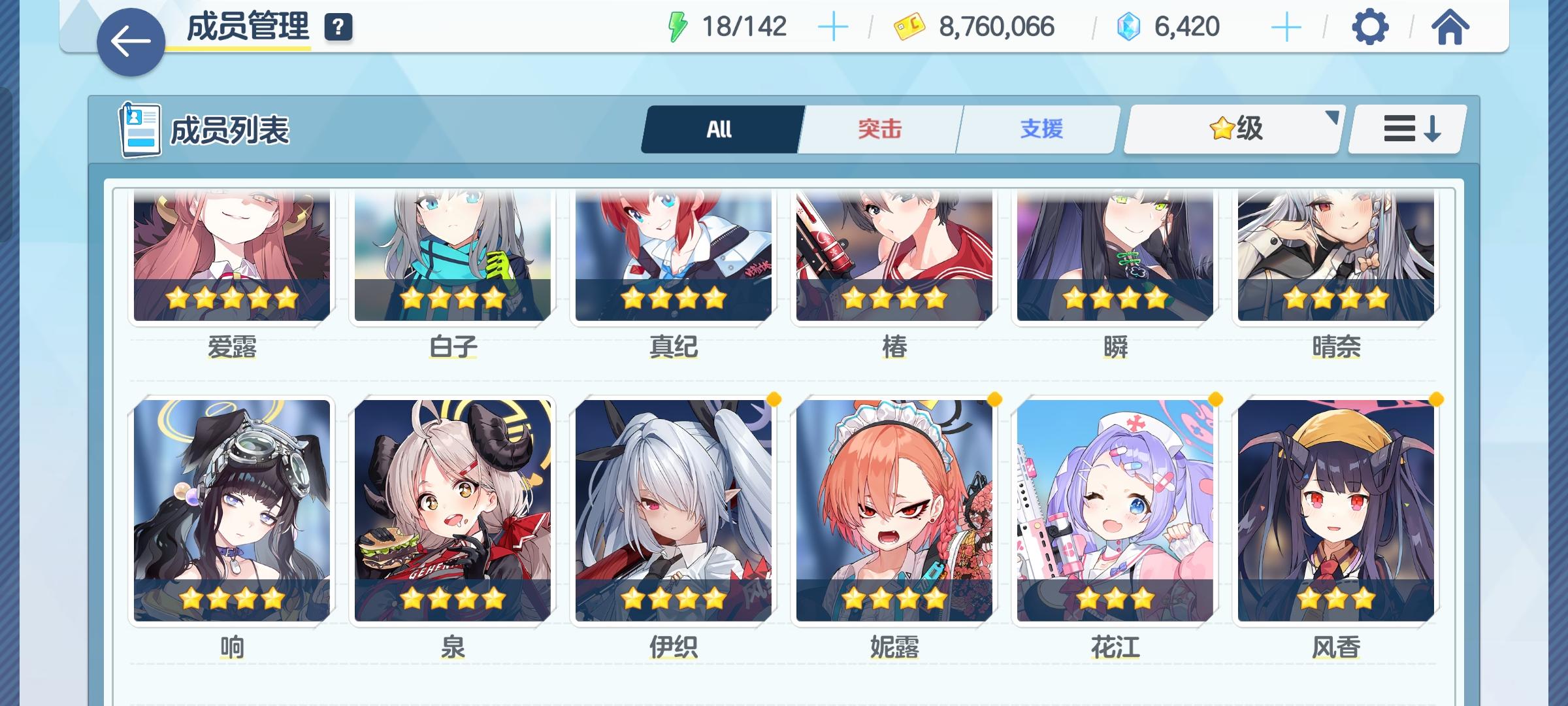Select the All filter
Viewport: 1568px width, 706px height.
click(x=720, y=129)
